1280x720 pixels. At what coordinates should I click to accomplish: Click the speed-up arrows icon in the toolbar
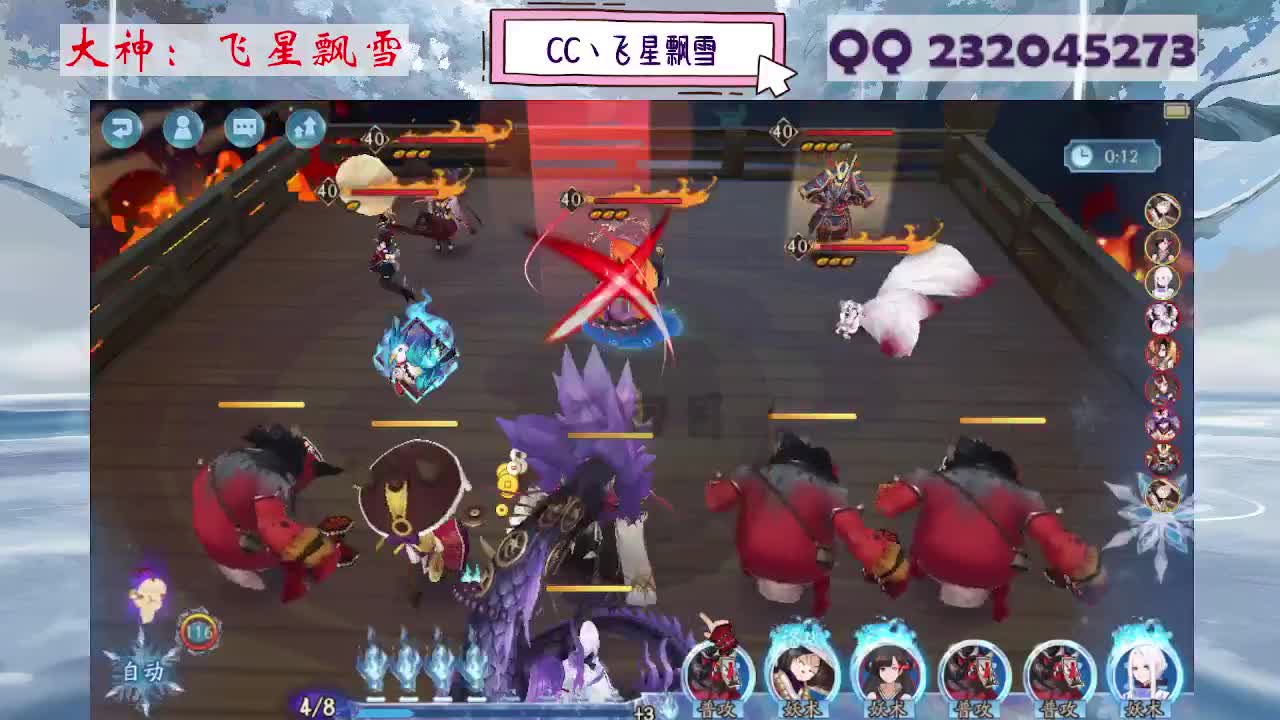pos(304,130)
